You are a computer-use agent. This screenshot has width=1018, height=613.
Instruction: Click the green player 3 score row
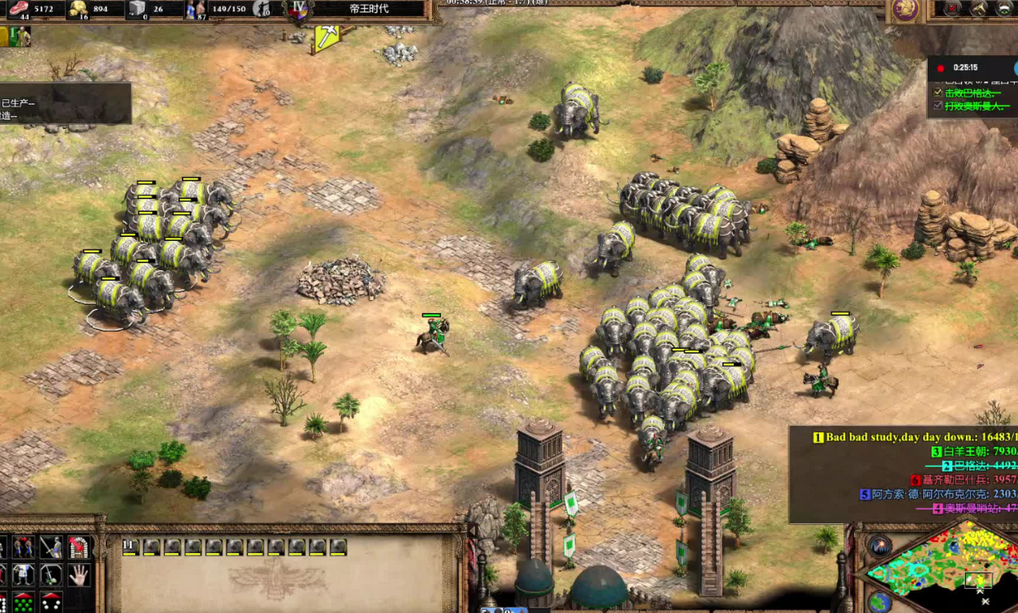[972, 452]
